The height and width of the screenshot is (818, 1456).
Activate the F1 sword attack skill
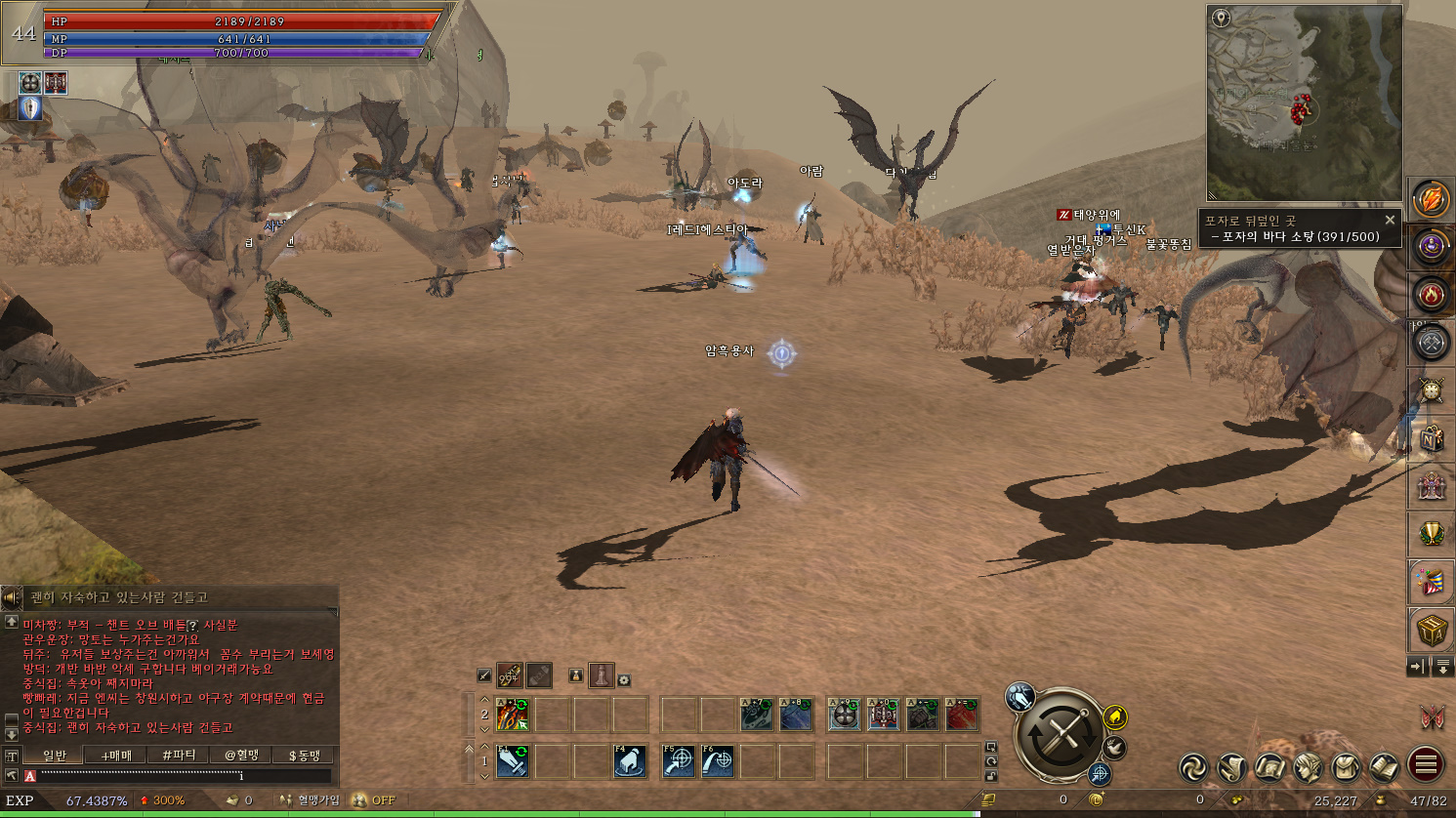click(x=513, y=761)
